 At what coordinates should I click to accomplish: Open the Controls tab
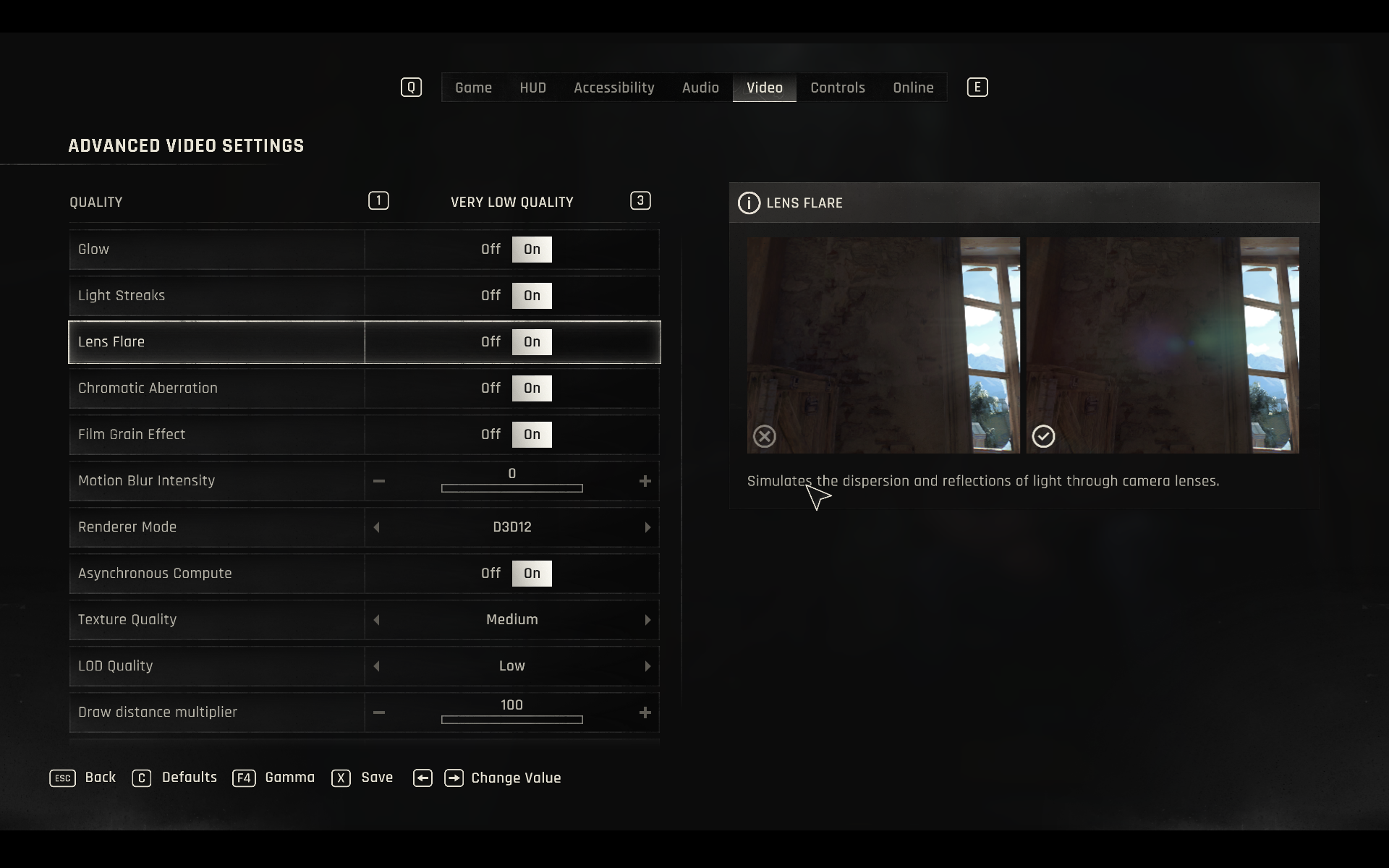coord(837,88)
